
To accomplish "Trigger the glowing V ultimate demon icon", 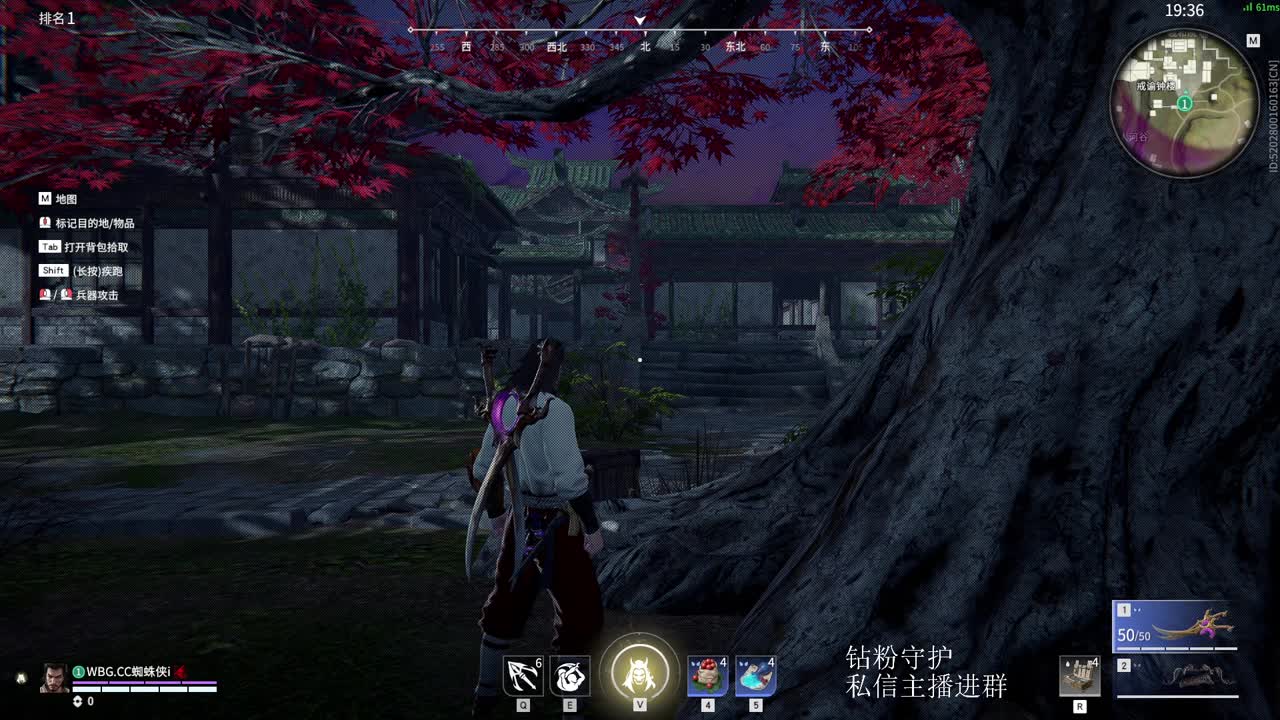I will (x=640, y=672).
